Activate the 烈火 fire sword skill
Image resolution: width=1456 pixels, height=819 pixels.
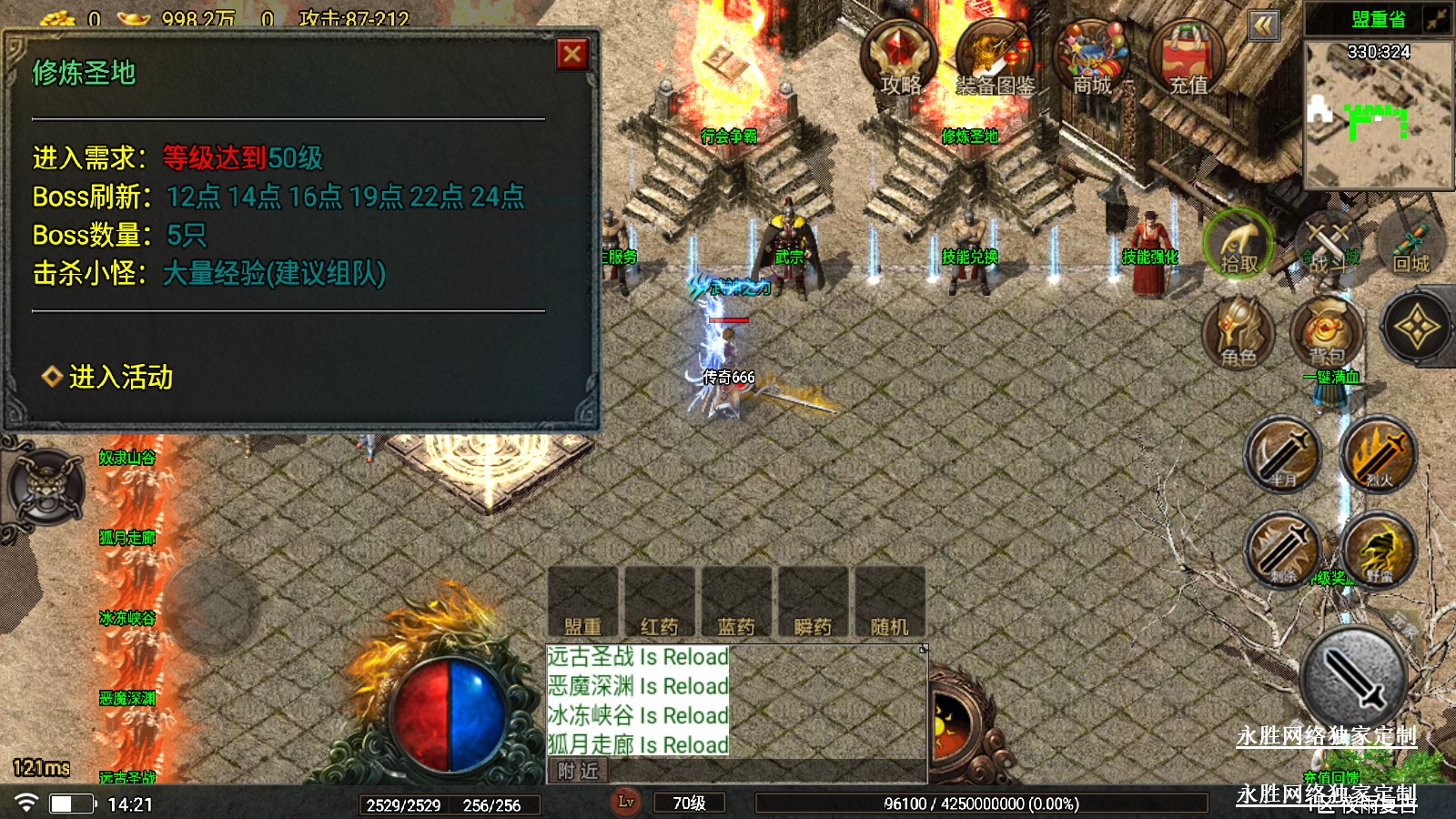click(1378, 454)
